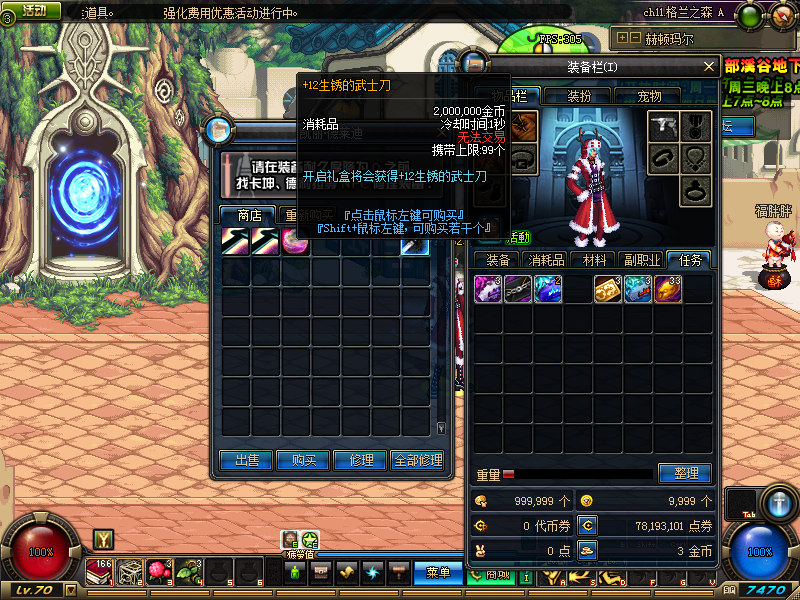Click the 出售 sell button
Image resolution: width=800 pixels, height=600 pixels.
coord(247,460)
